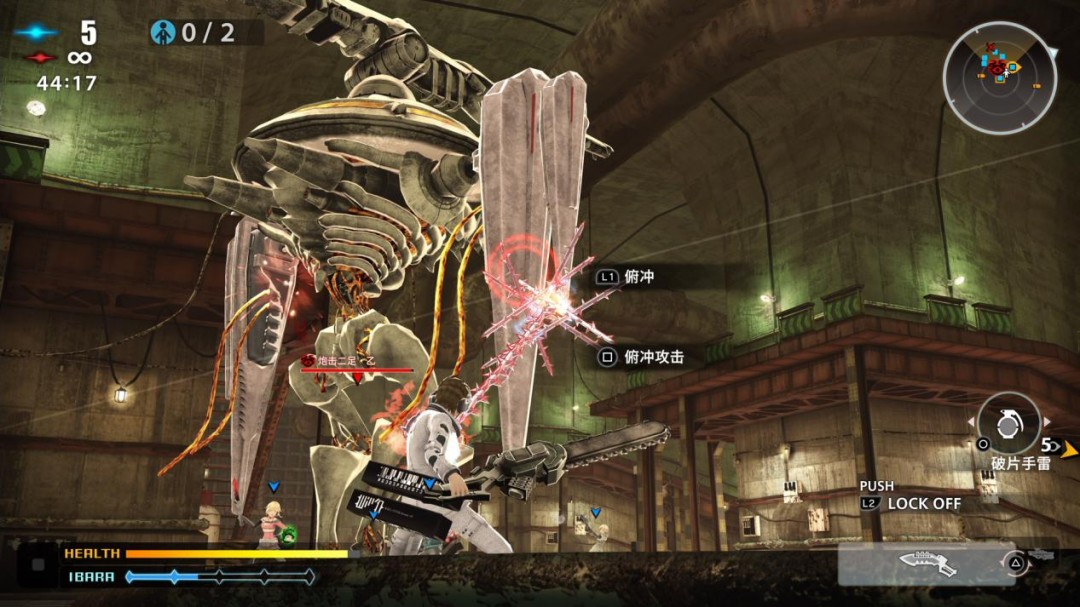Click the citizen rescue objective icon

click(163, 33)
